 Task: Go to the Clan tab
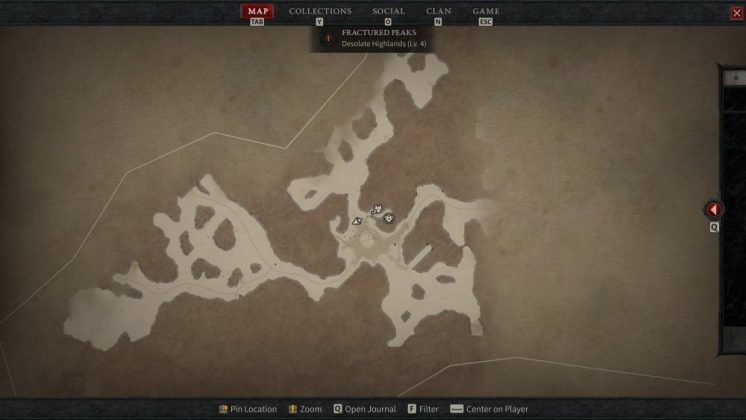click(438, 11)
